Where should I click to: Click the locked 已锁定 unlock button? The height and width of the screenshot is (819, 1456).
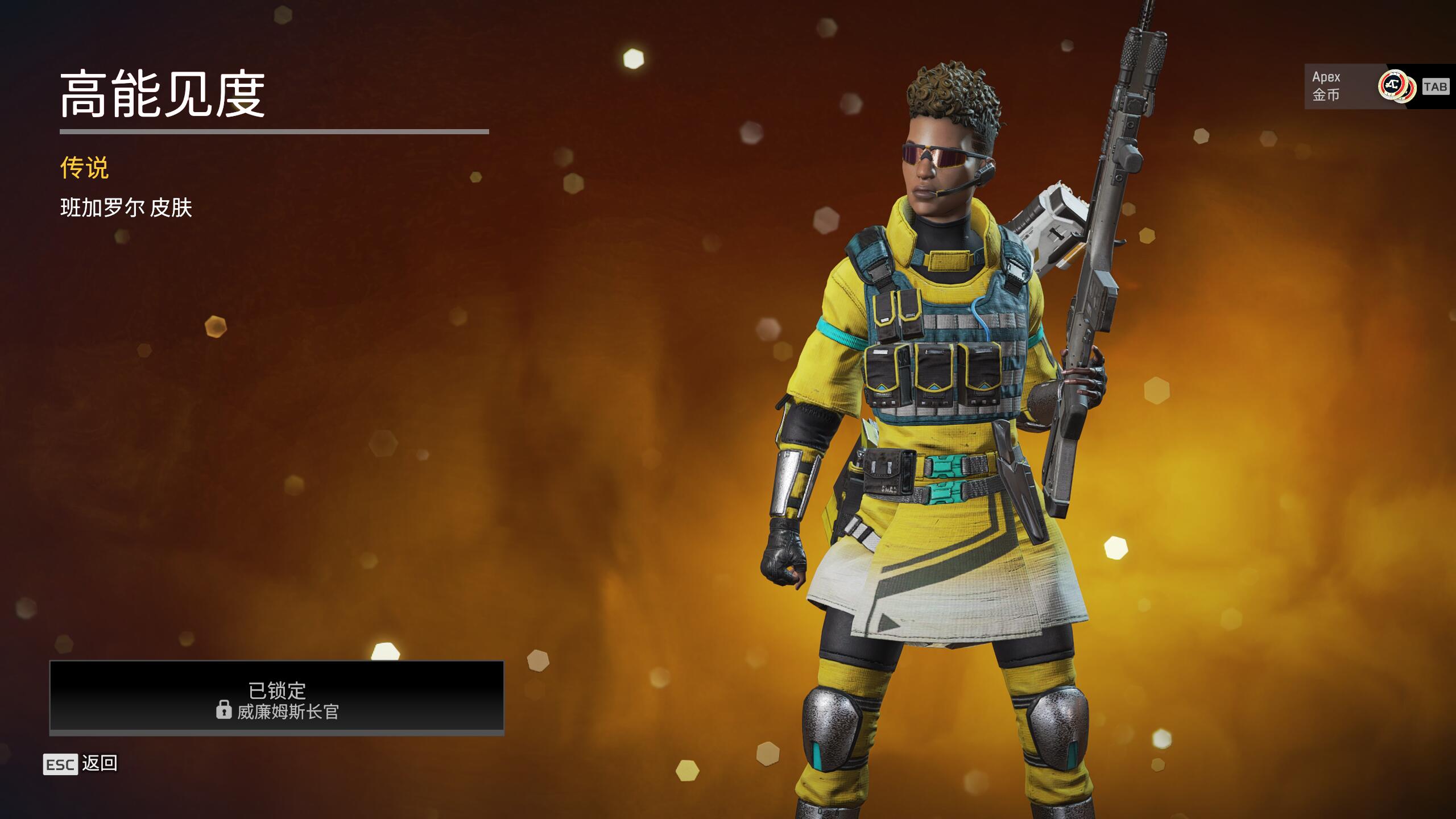(277, 697)
